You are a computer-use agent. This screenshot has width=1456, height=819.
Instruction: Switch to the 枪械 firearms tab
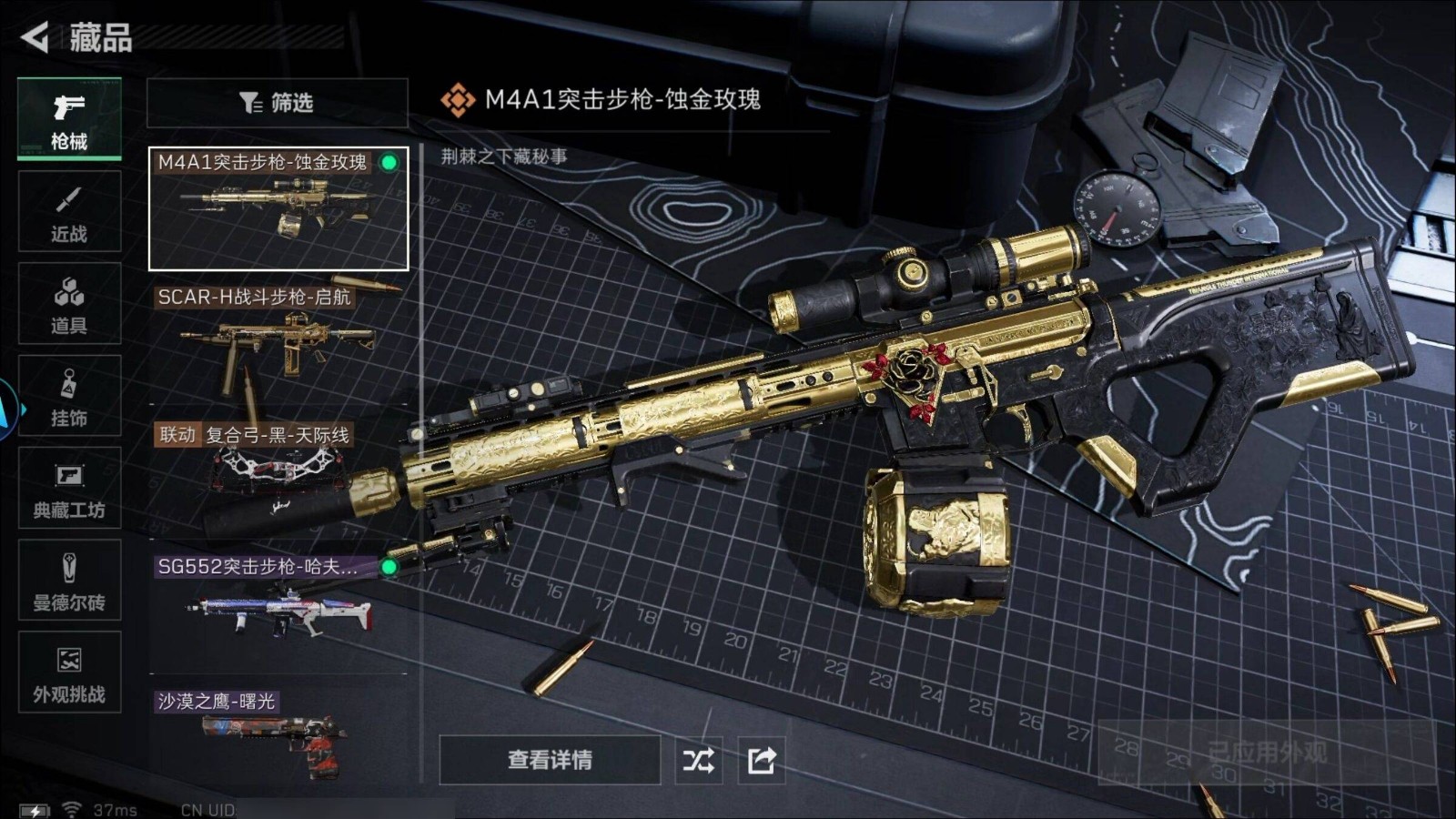[x=69, y=120]
